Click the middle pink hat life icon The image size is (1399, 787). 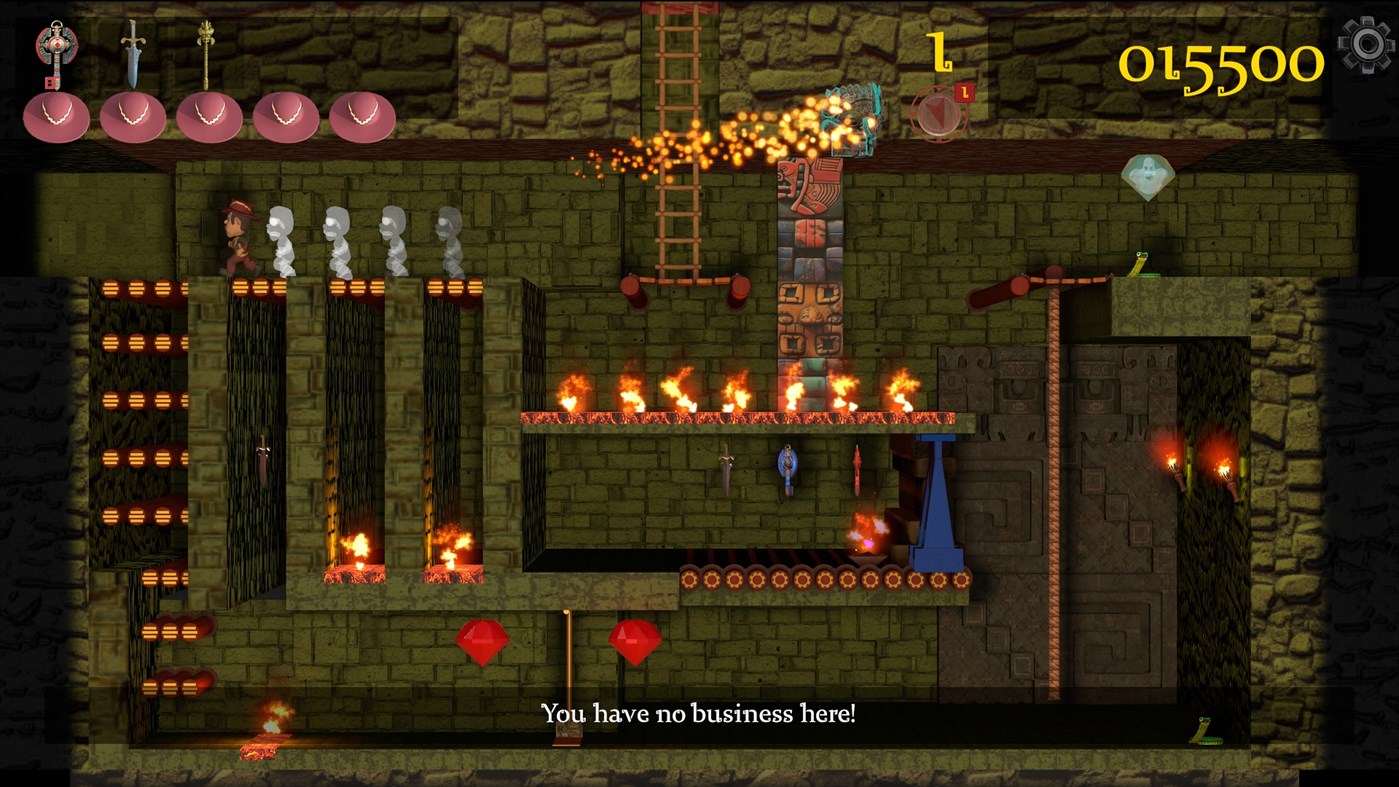pyautogui.click(x=210, y=113)
